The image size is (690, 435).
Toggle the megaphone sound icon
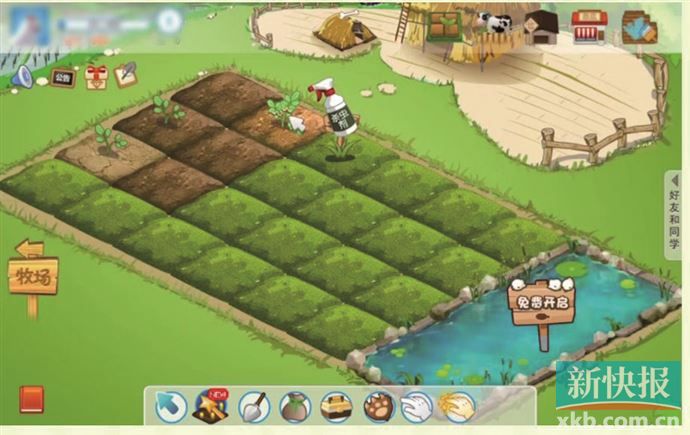click(x=21, y=76)
